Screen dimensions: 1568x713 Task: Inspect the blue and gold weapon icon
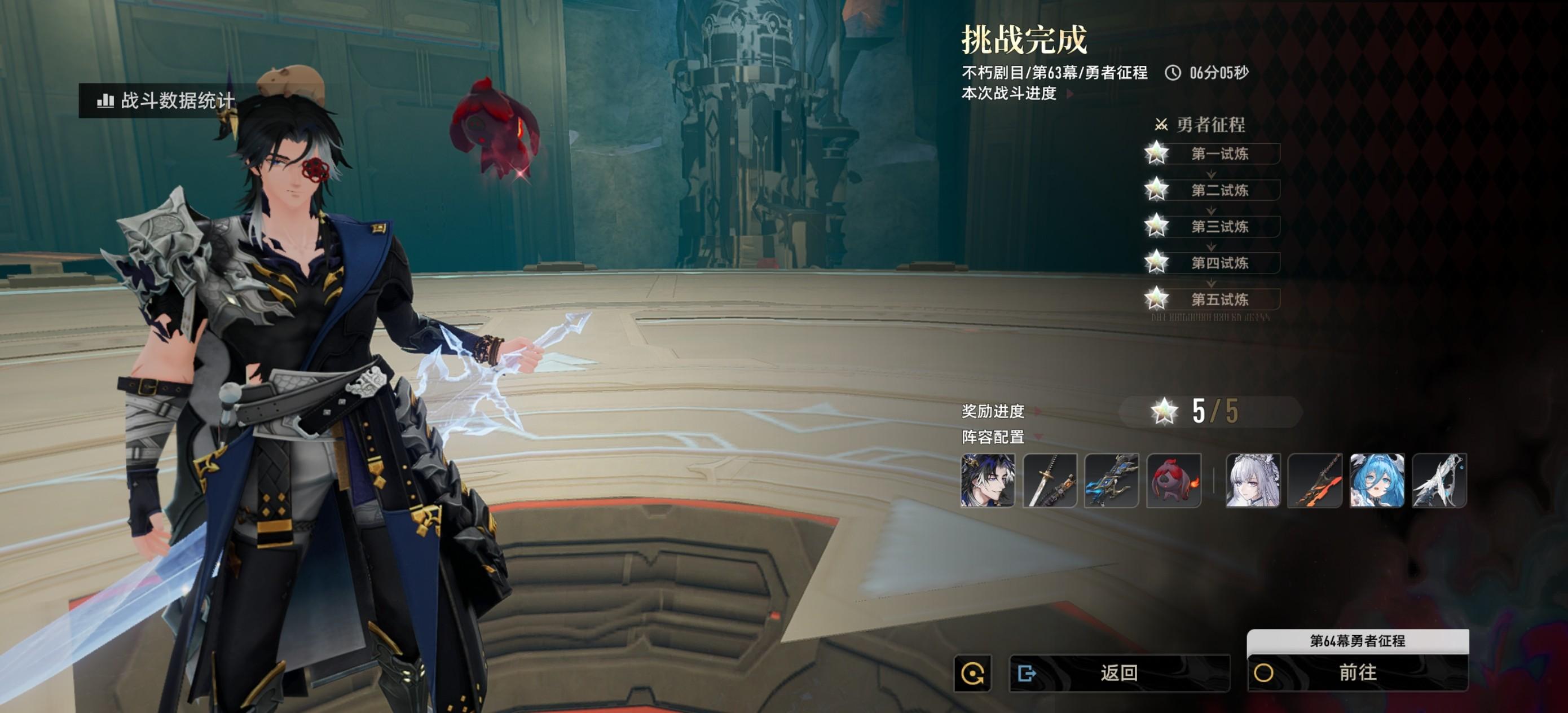pyautogui.click(x=1111, y=481)
